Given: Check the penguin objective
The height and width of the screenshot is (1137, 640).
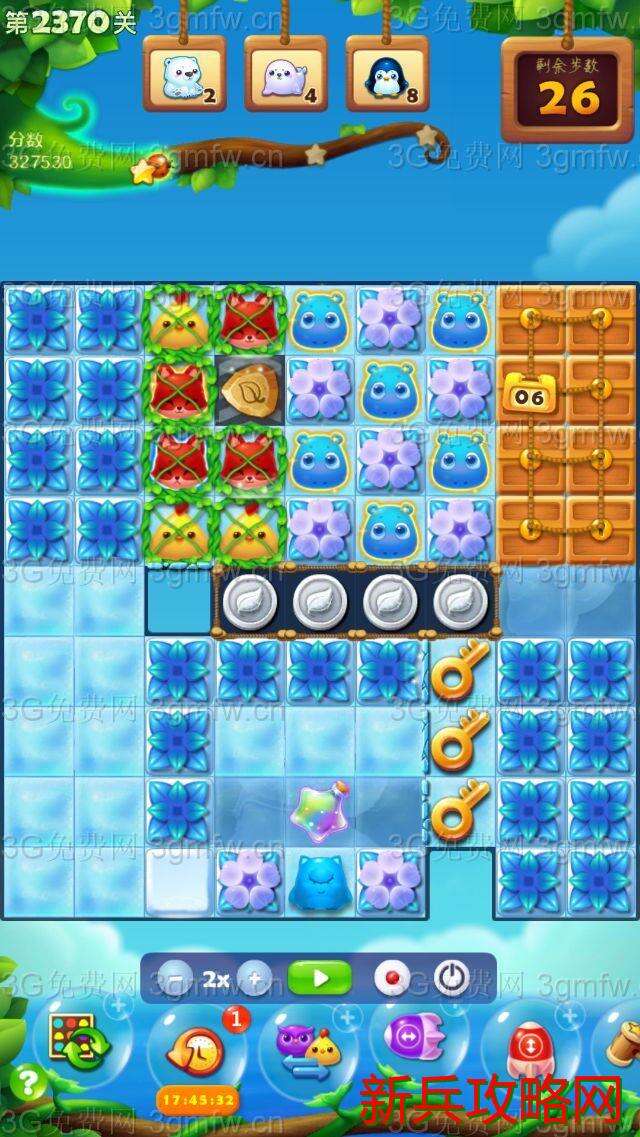Looking at the screenshot, I should tap(387, 76).
